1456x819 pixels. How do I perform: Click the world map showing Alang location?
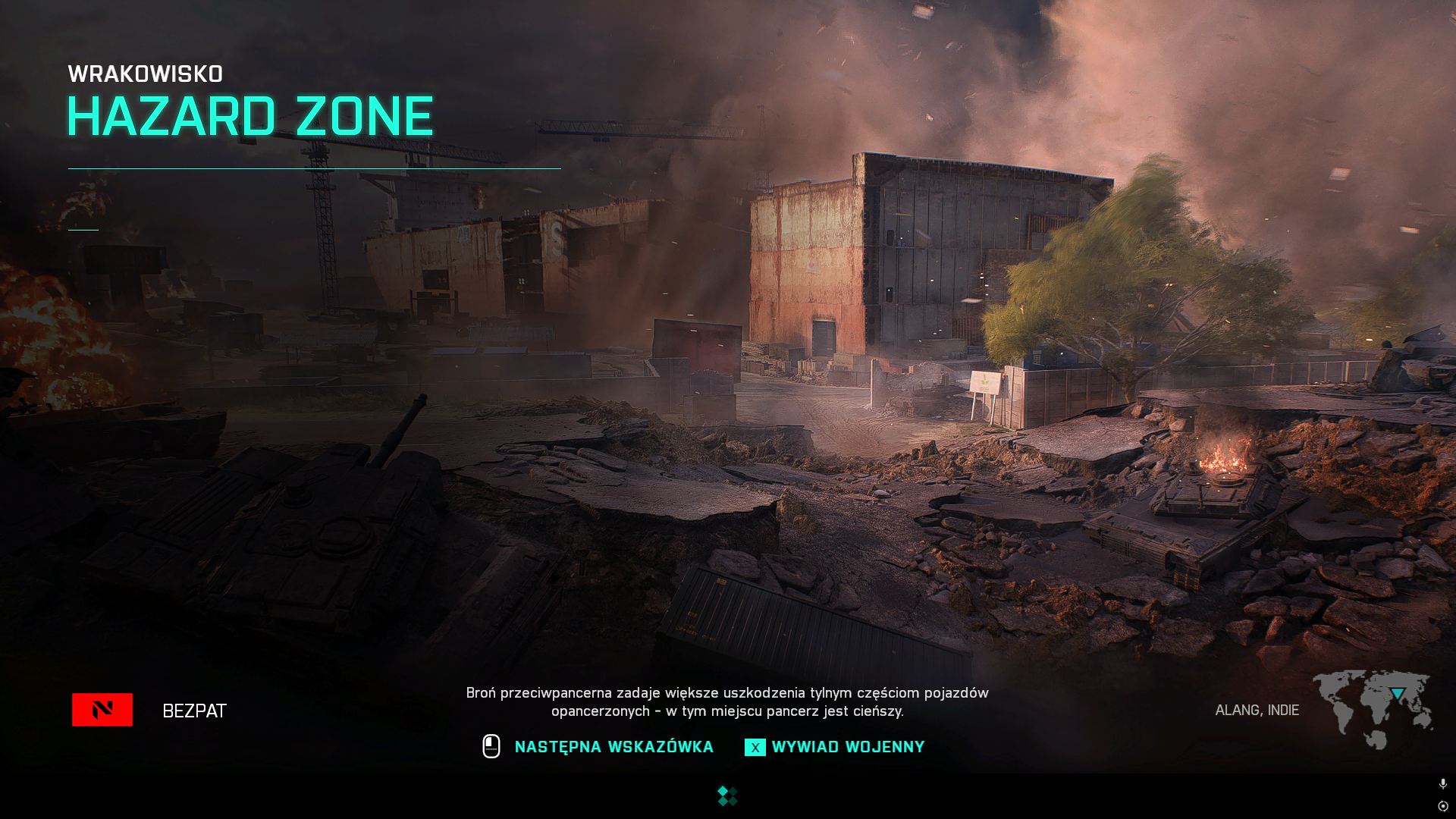[1372, 709]
